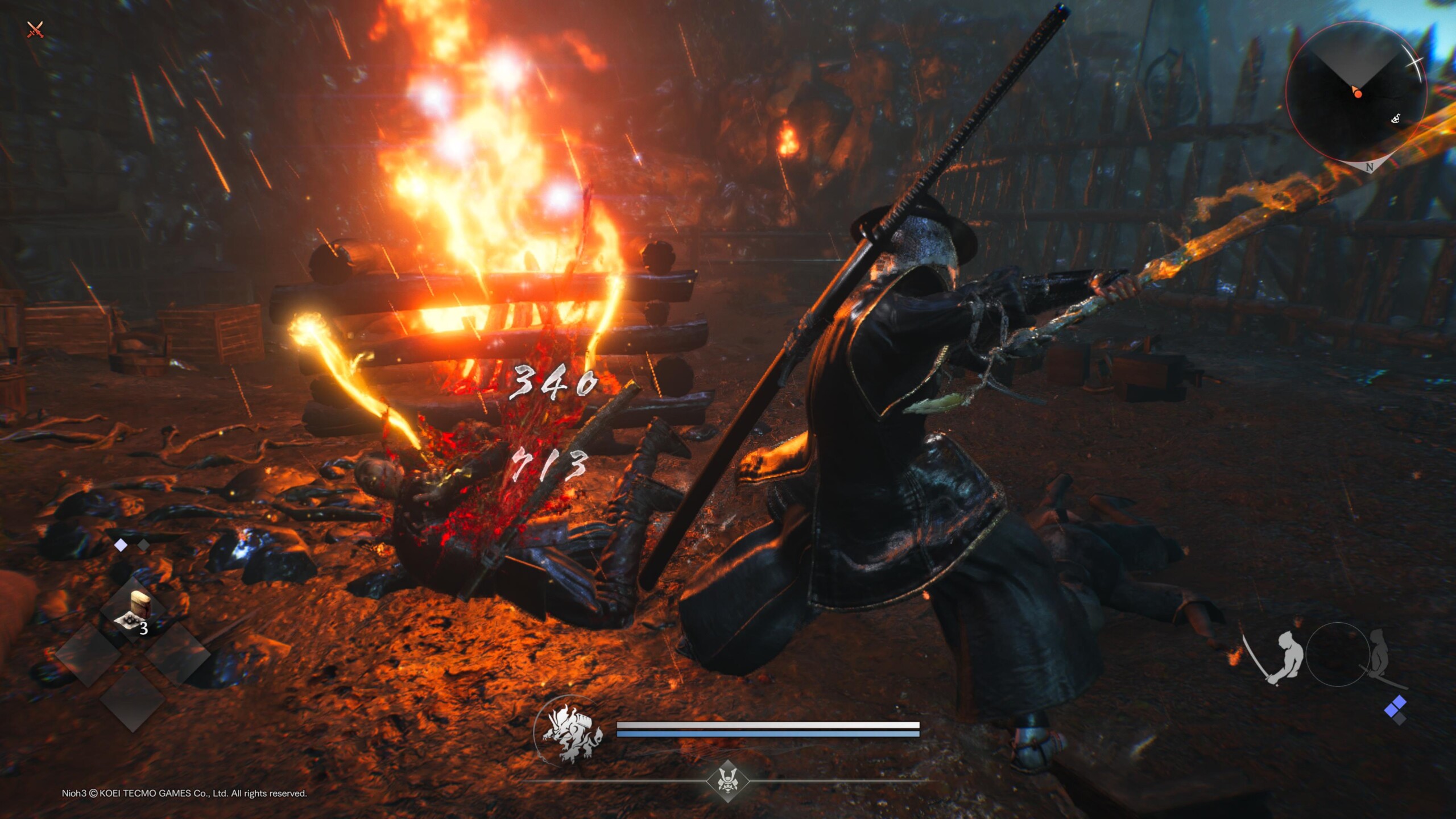Click the samurai helmet emblem
The height and width of the screenshot is (819, 1456).
click(727, 780)
